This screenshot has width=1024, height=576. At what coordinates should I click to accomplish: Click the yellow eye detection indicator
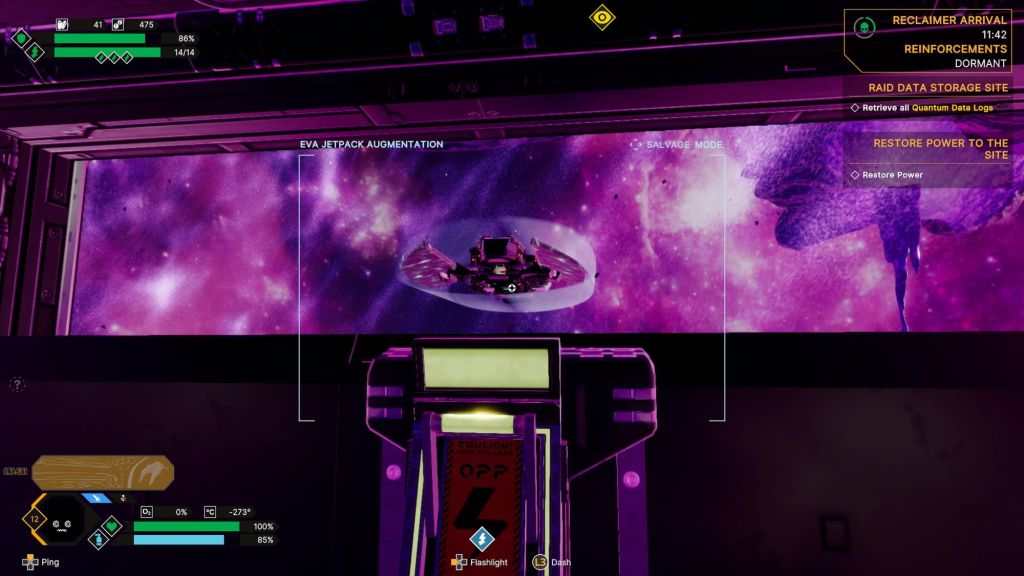[601, 16]
